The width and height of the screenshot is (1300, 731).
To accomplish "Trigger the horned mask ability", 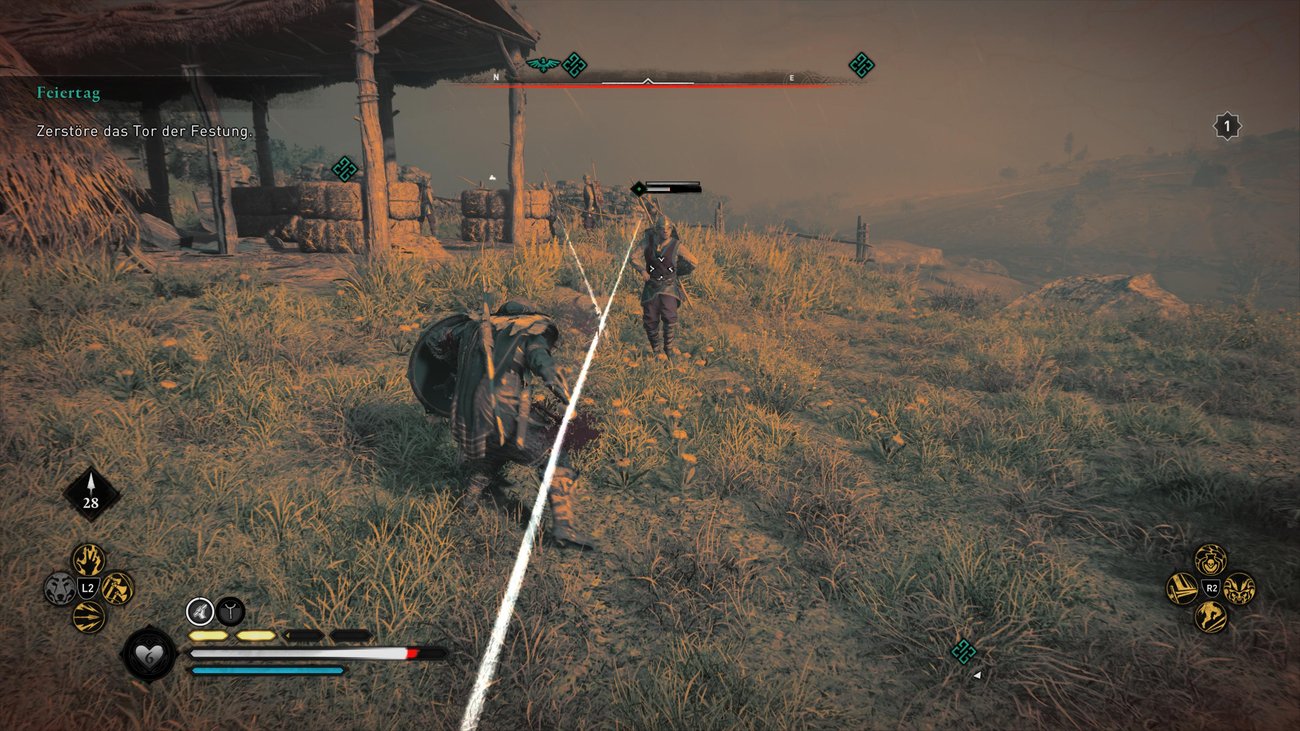I will (1239, 588).
